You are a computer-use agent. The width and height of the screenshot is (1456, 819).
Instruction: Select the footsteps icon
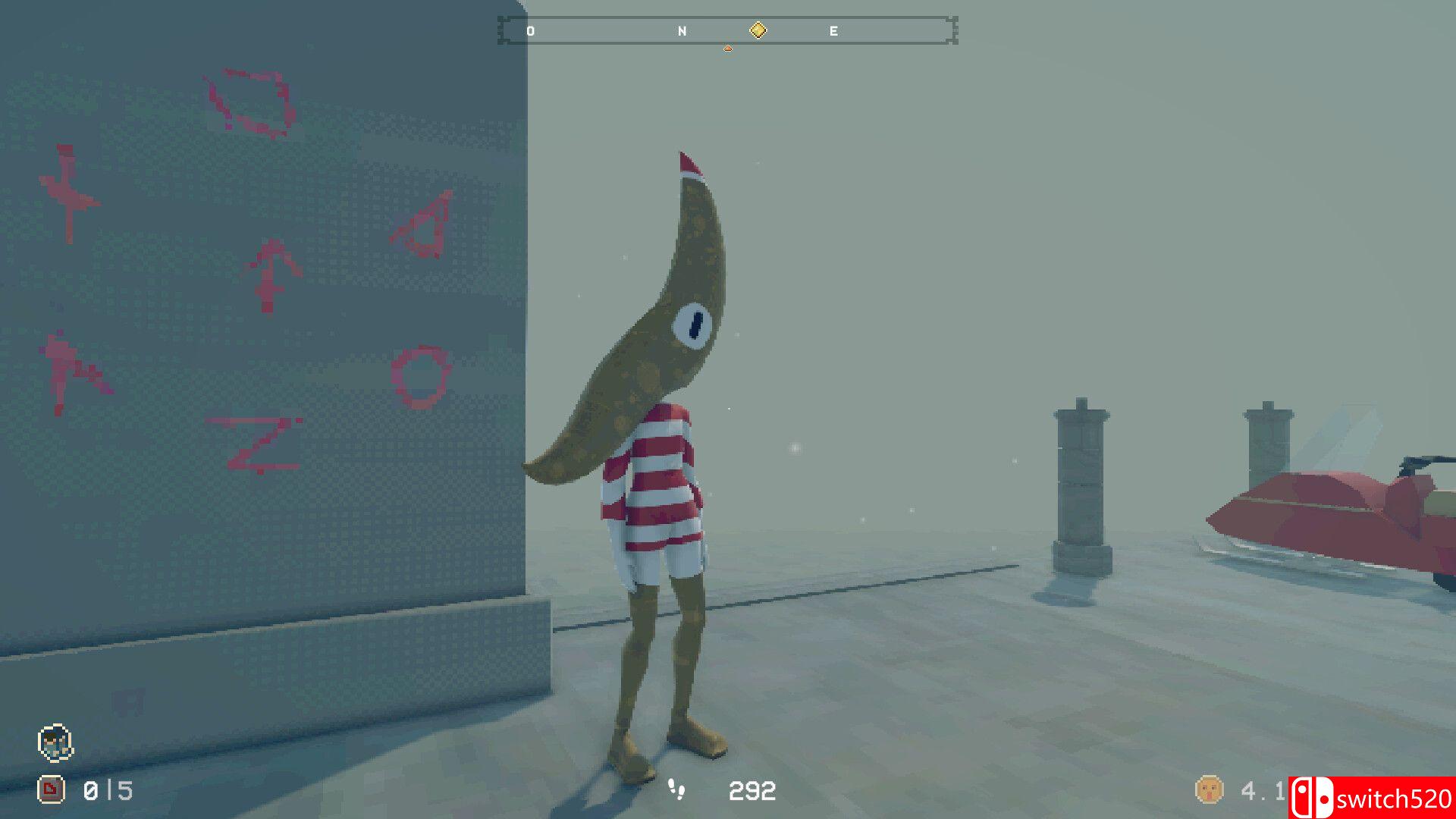pyautogui.click(x=676, y=789)
